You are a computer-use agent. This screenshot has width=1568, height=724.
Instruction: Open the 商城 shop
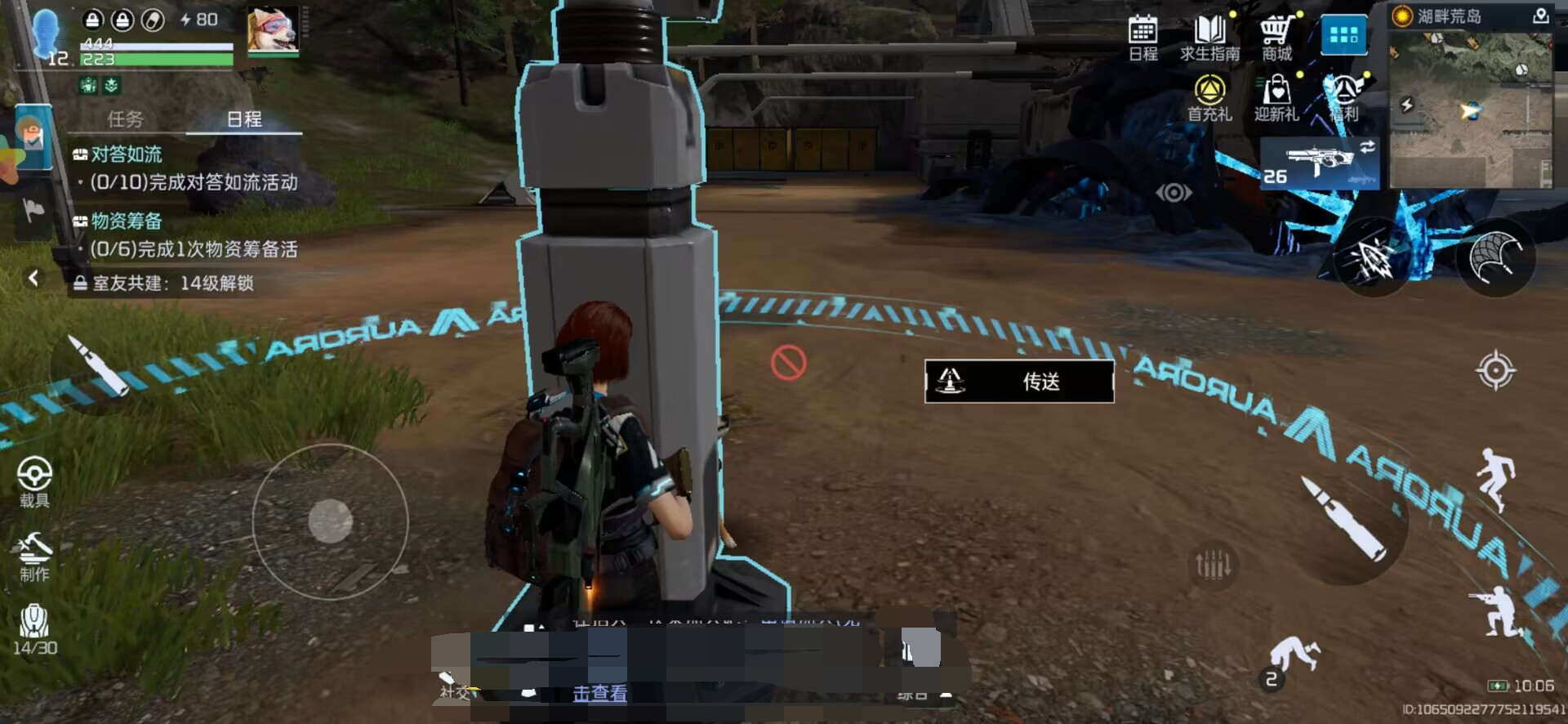coord(1276,38)
